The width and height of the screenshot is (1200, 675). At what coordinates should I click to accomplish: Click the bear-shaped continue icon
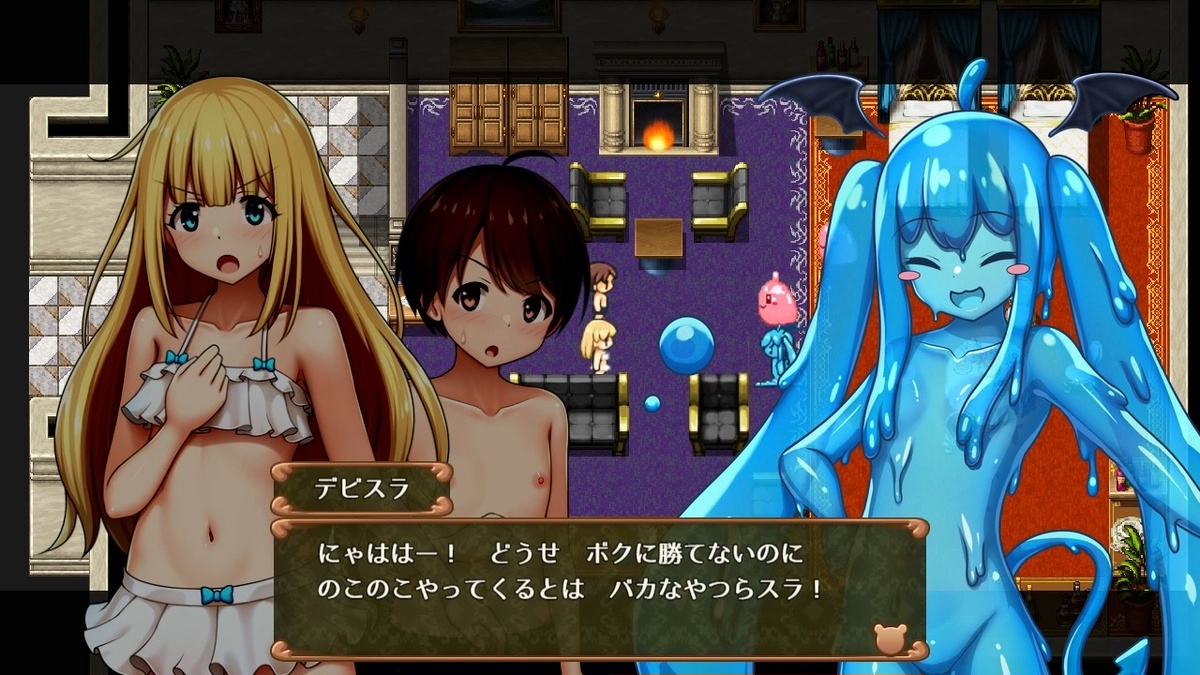889,636
